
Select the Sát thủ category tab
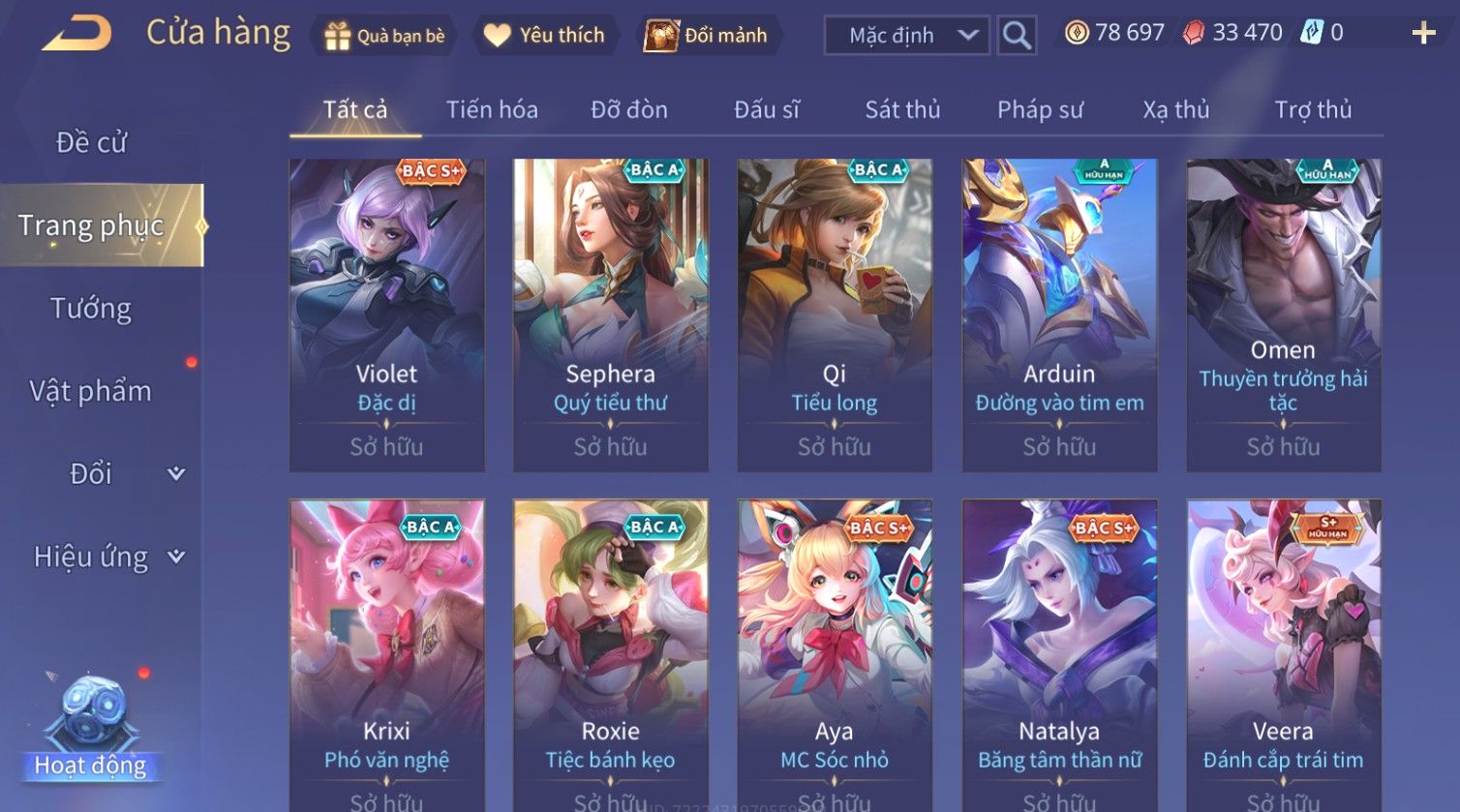point(902,110)
